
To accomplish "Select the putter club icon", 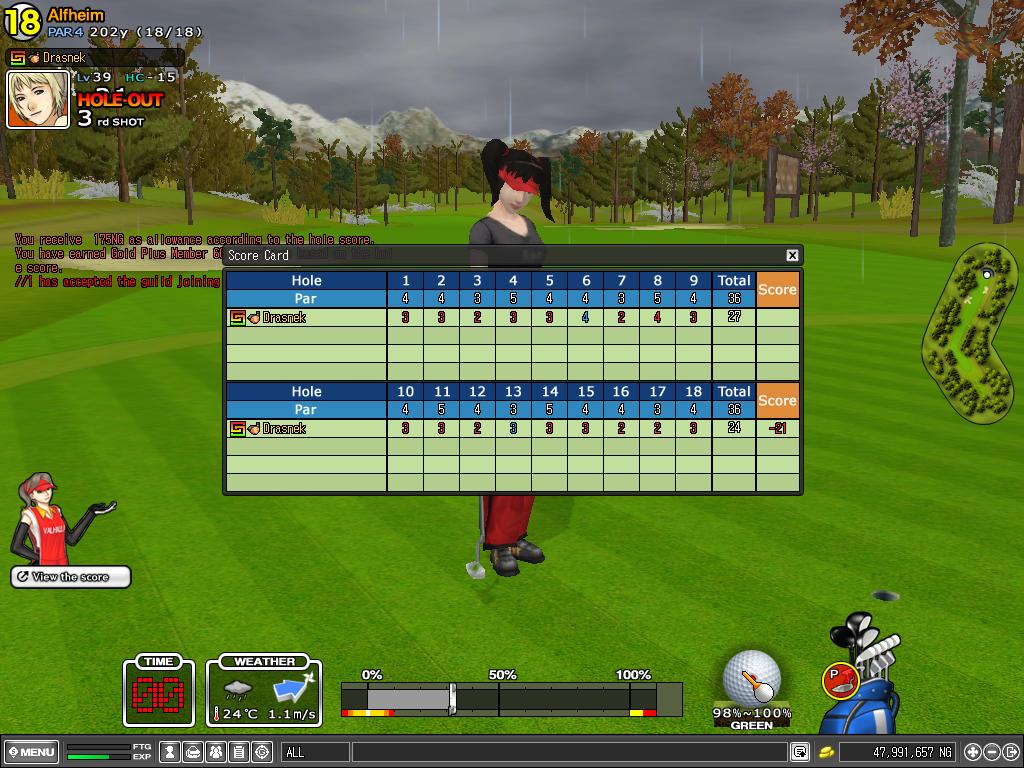I will [841, 680].
